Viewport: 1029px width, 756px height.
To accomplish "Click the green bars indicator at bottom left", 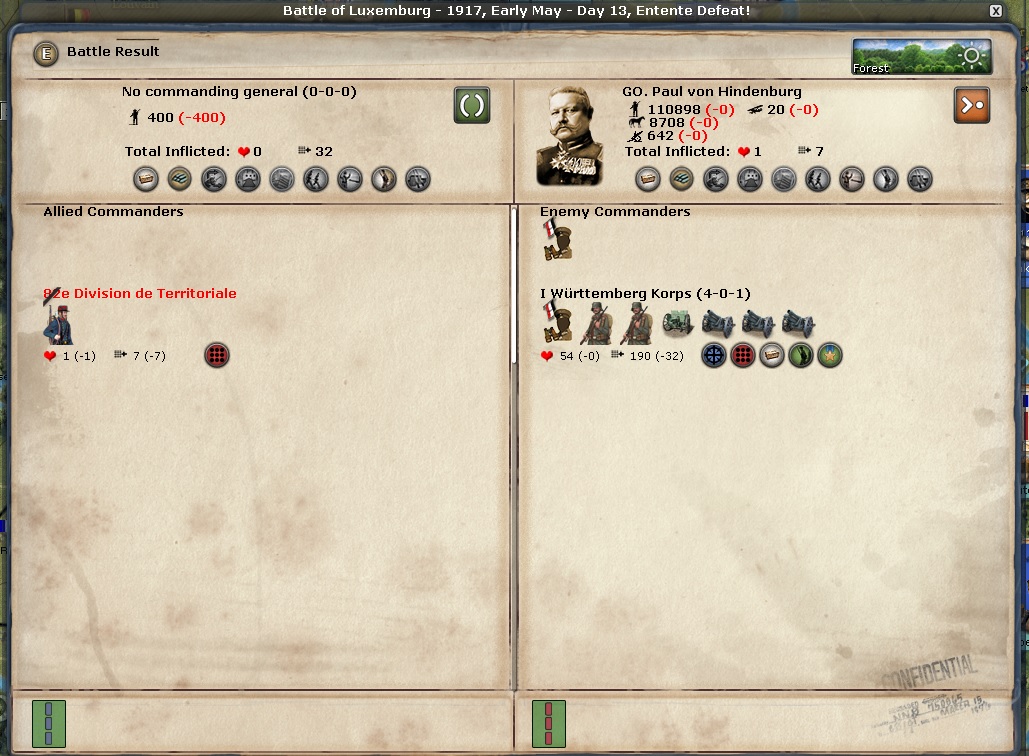I will [47, 722].
